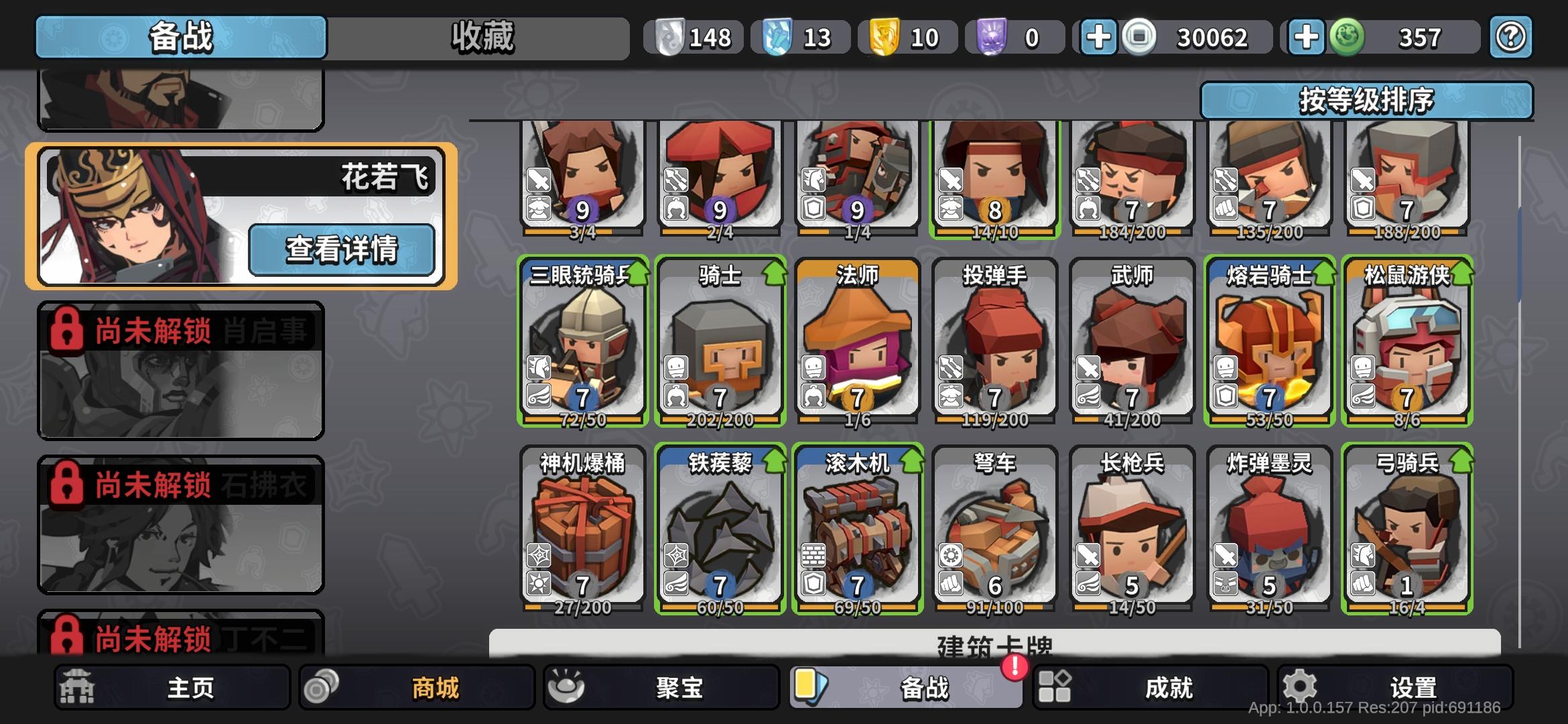Tap the locked hero 肖启事 entry
This screenshot has width=1568, height=724.
click(x=180, y=369)
